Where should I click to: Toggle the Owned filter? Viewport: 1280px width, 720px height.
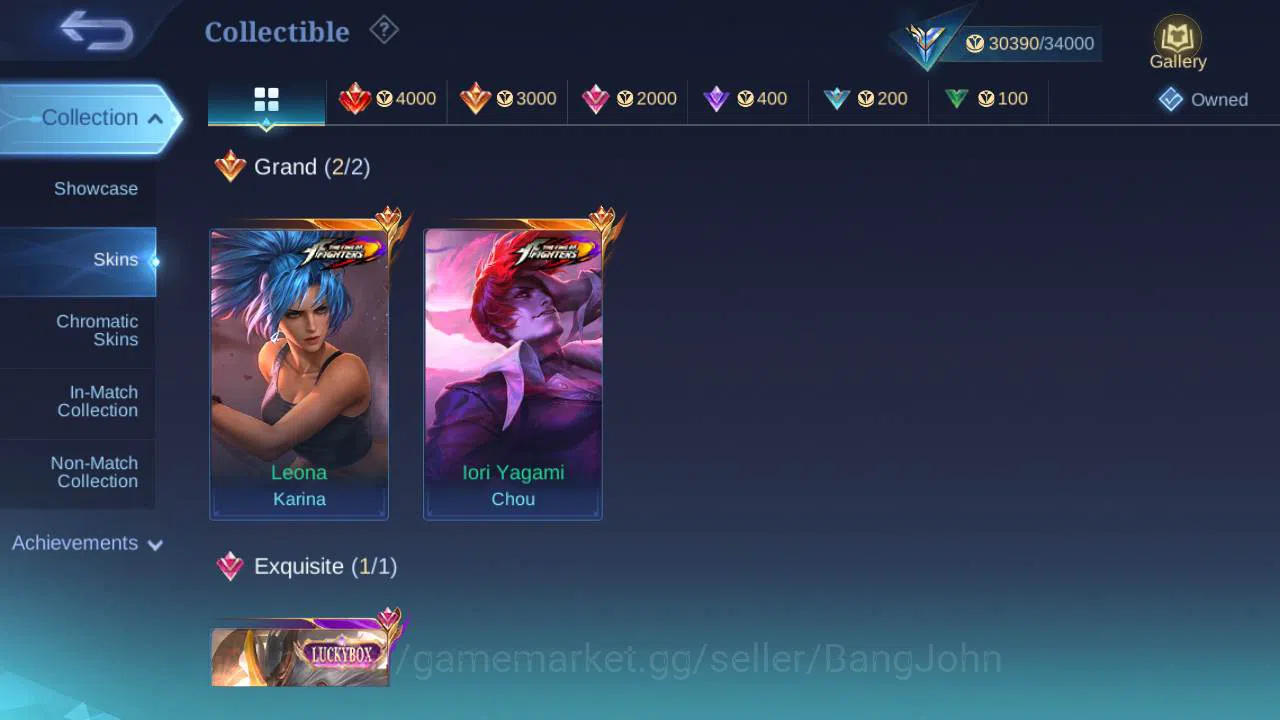(x=1203, y=99)
